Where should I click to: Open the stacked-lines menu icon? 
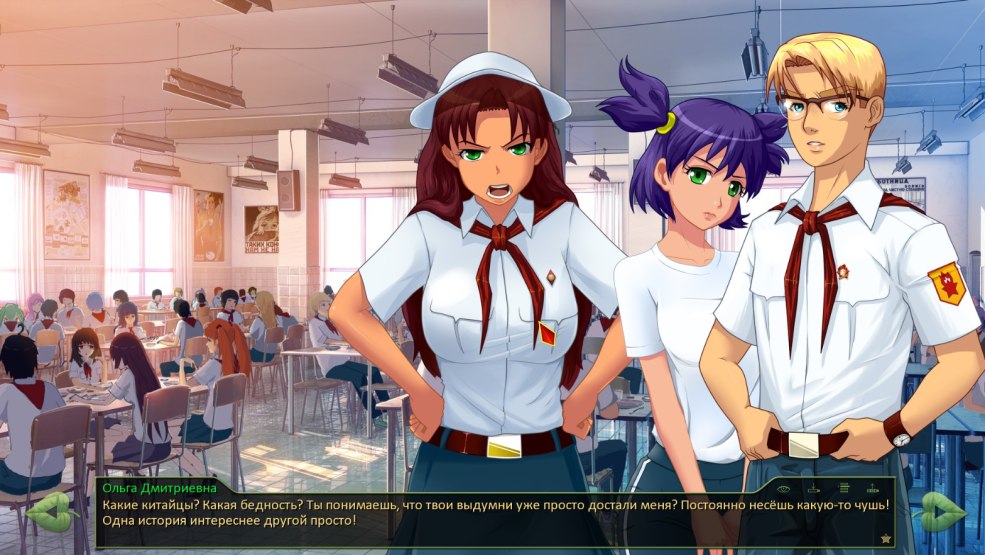coord(844,489)
